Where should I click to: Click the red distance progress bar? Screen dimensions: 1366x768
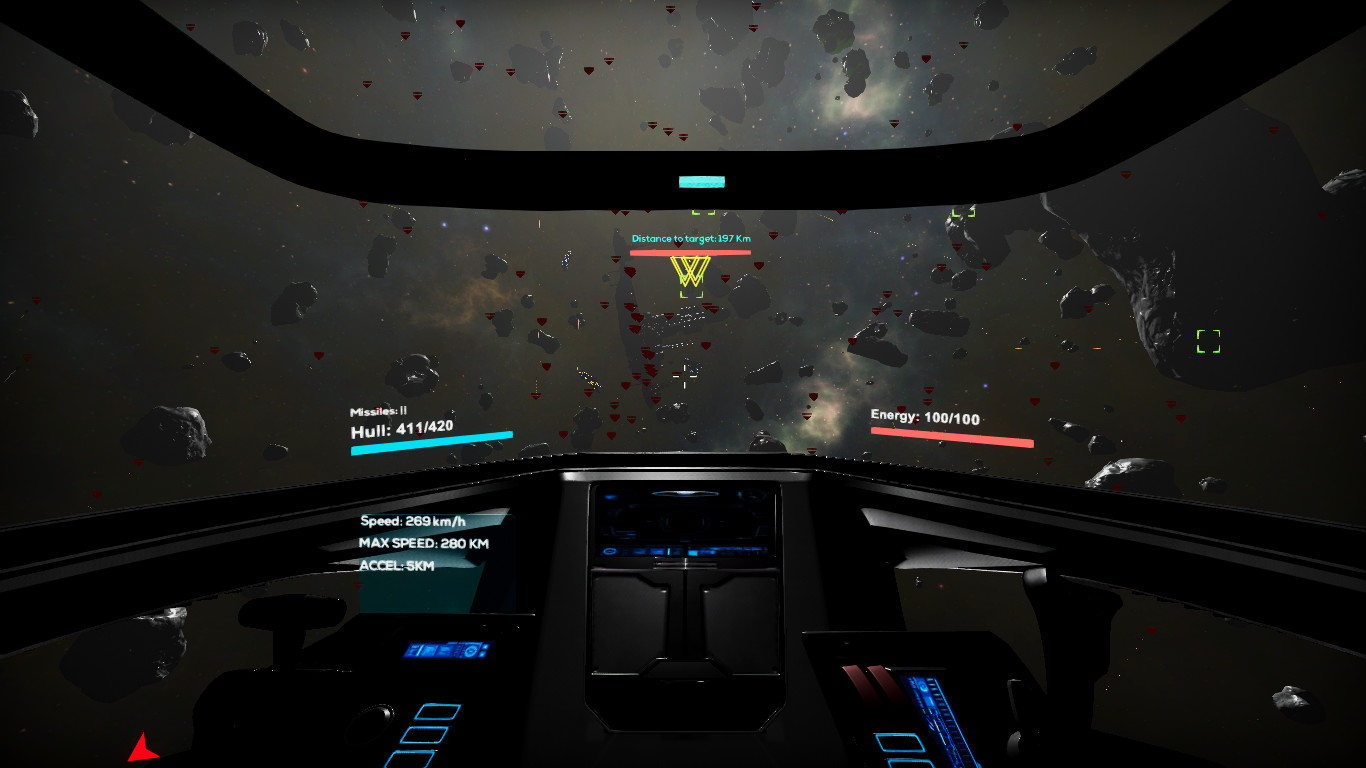pyautogui.click(x=690, y=254)
